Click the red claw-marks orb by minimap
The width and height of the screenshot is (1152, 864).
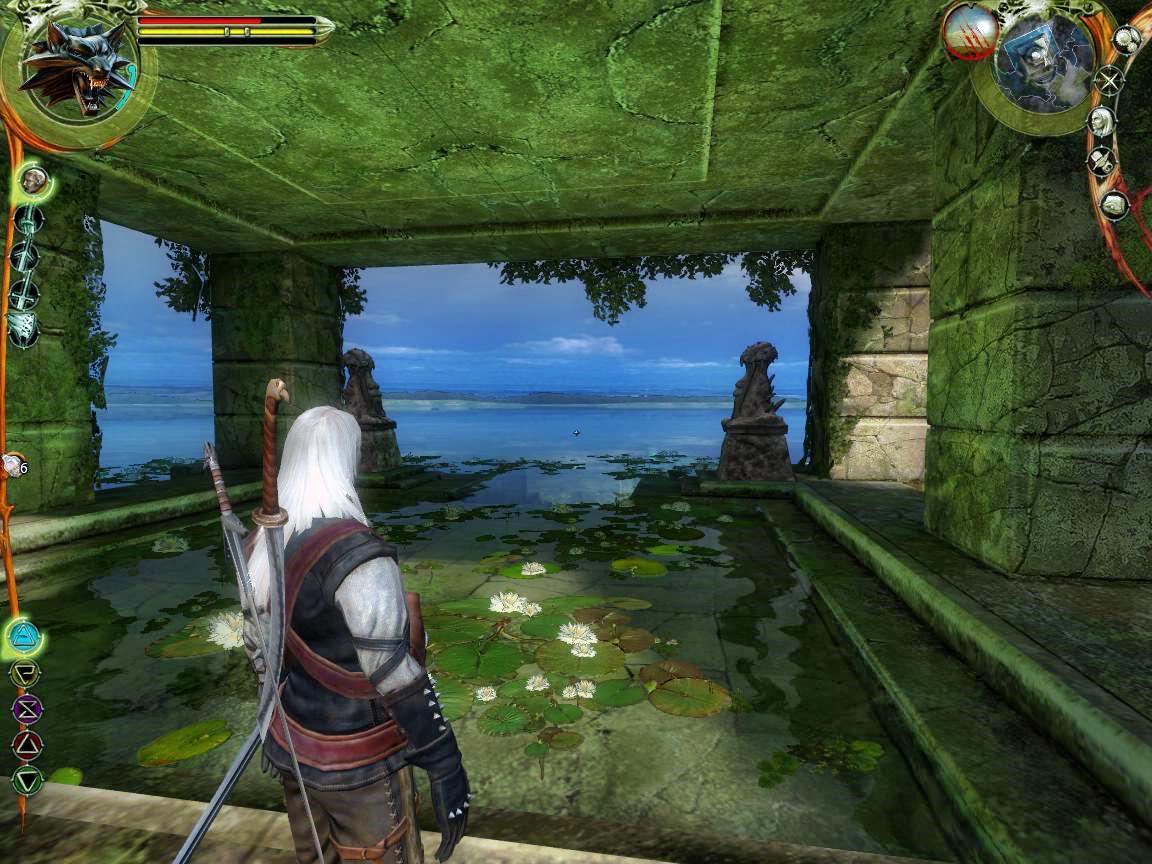[969, 32]
